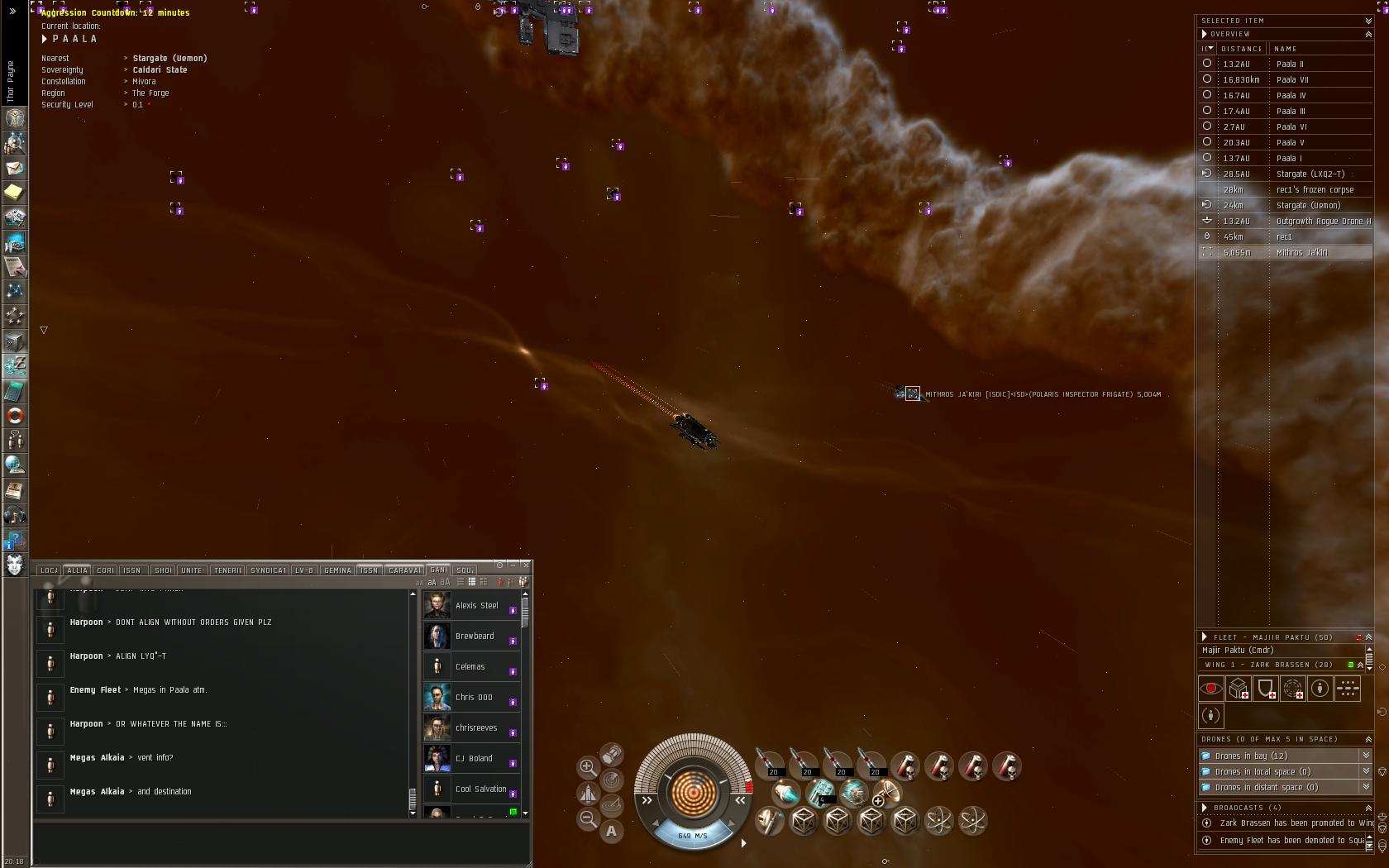The width and height of the screenshot is (1389, 868).
Task: Broadcast enemy spotted with the red eye icon
Action: [x=1211, y=688]
